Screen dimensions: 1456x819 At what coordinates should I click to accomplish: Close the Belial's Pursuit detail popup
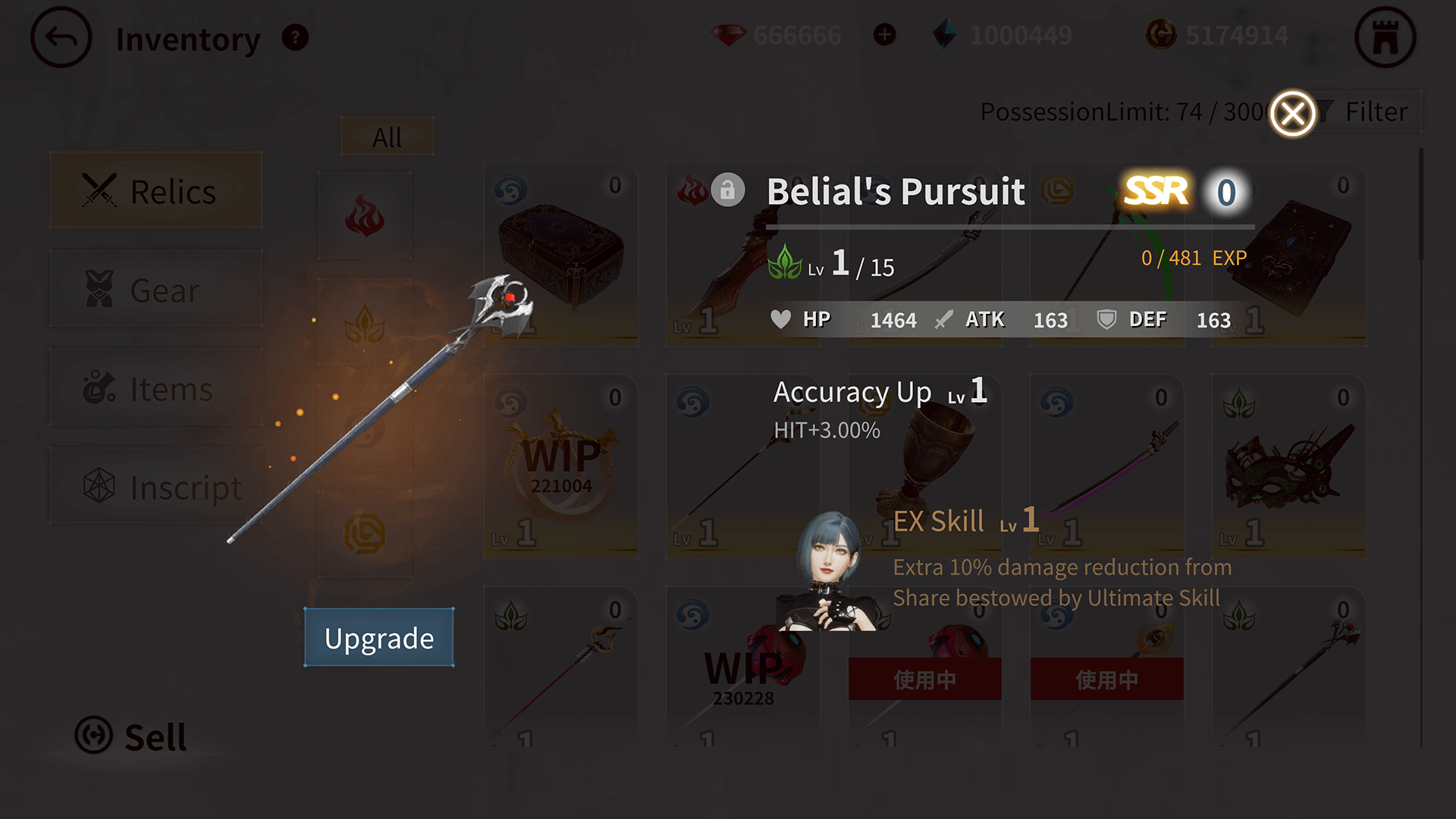pos(1292,115)
